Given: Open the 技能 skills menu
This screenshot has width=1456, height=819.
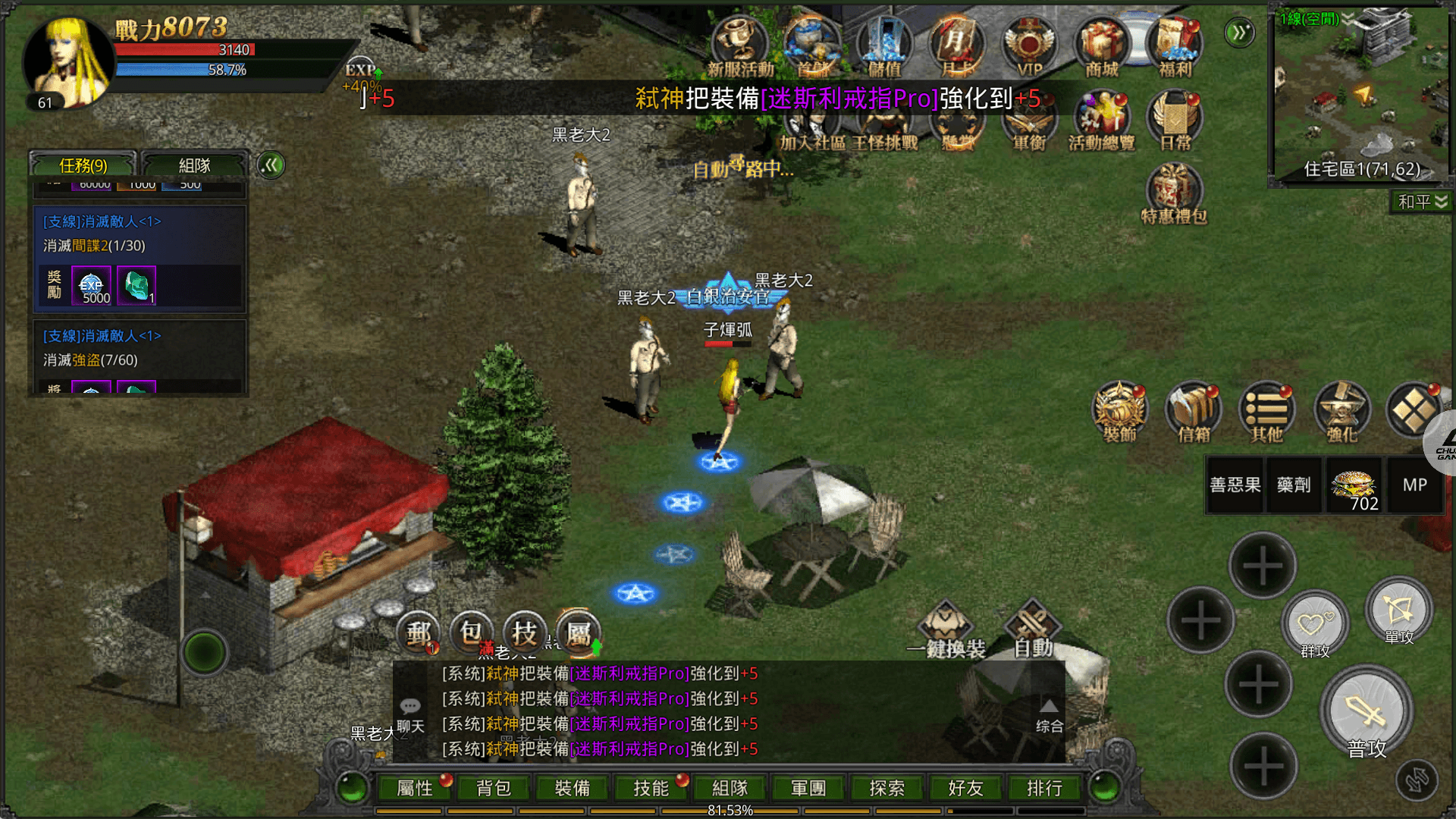Looking at the screenshot, I should pyautogui.click(x=651, y=788).
